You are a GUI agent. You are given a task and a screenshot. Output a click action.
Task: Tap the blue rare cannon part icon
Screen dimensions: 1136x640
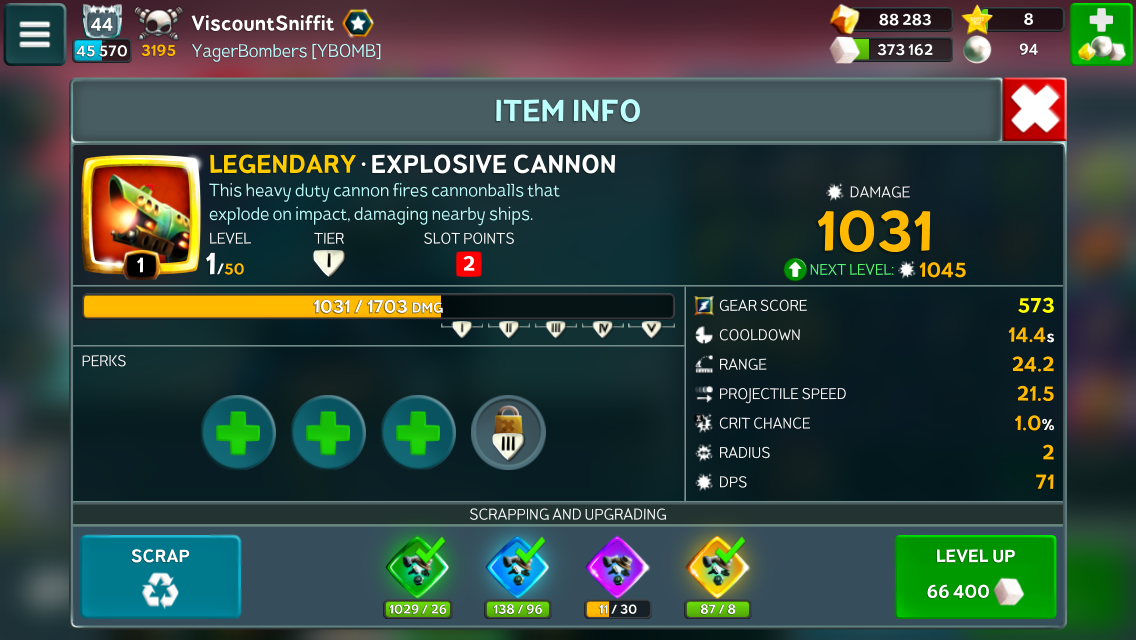(517, 567)
